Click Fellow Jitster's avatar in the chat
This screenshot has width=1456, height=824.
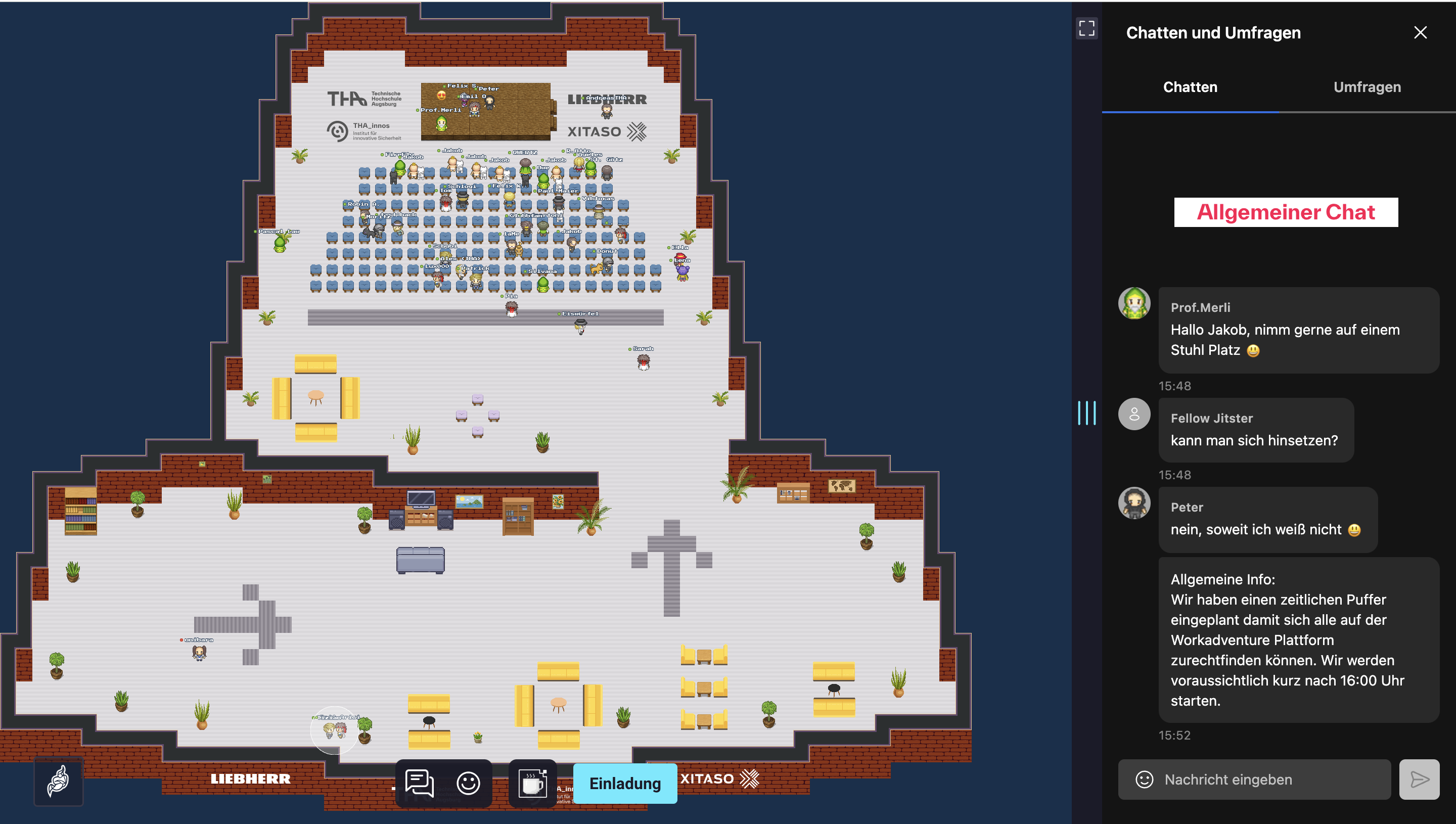click(x=1134, y=414)
